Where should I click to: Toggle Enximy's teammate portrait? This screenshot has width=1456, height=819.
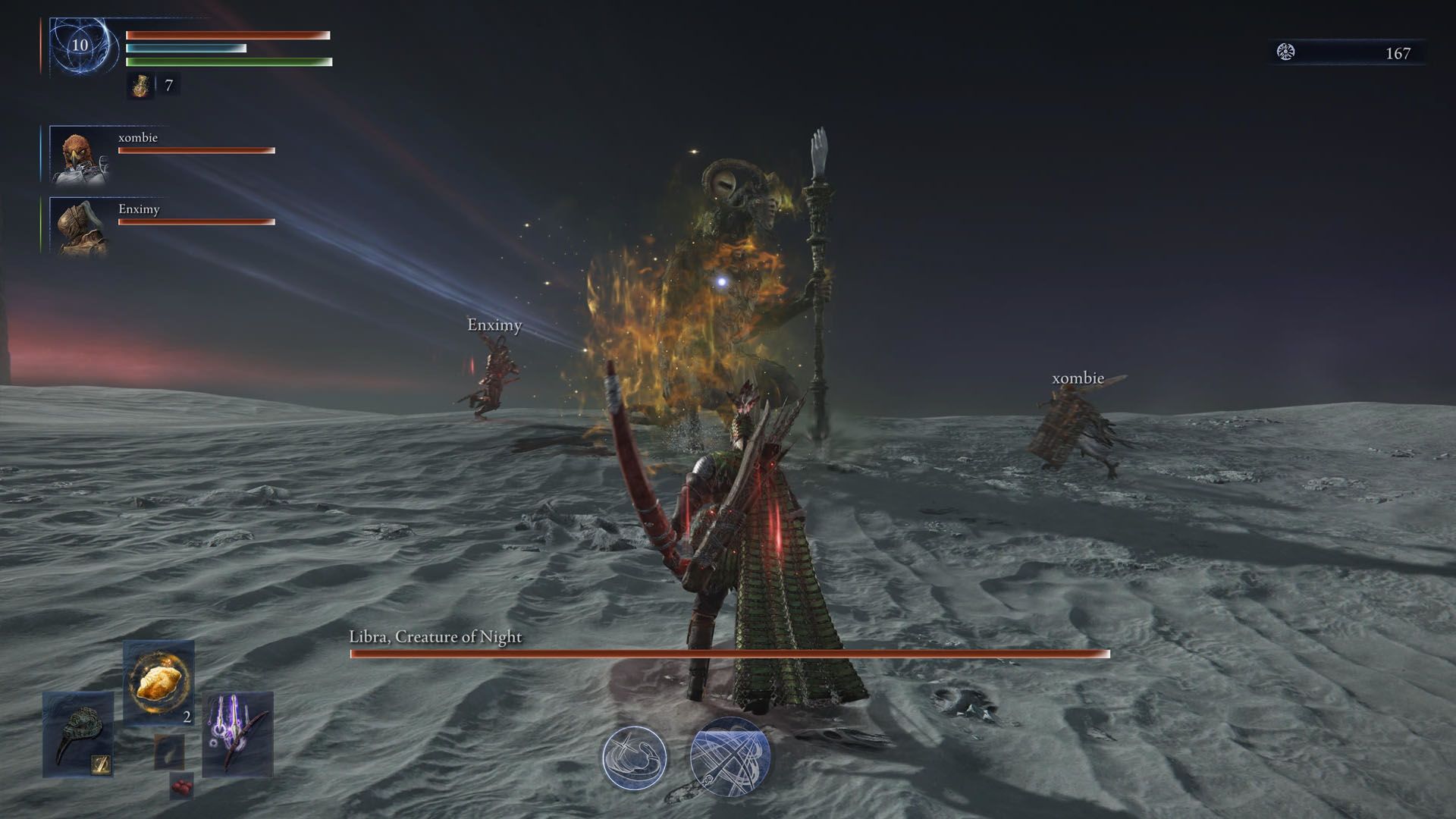[x=80, y=227]
